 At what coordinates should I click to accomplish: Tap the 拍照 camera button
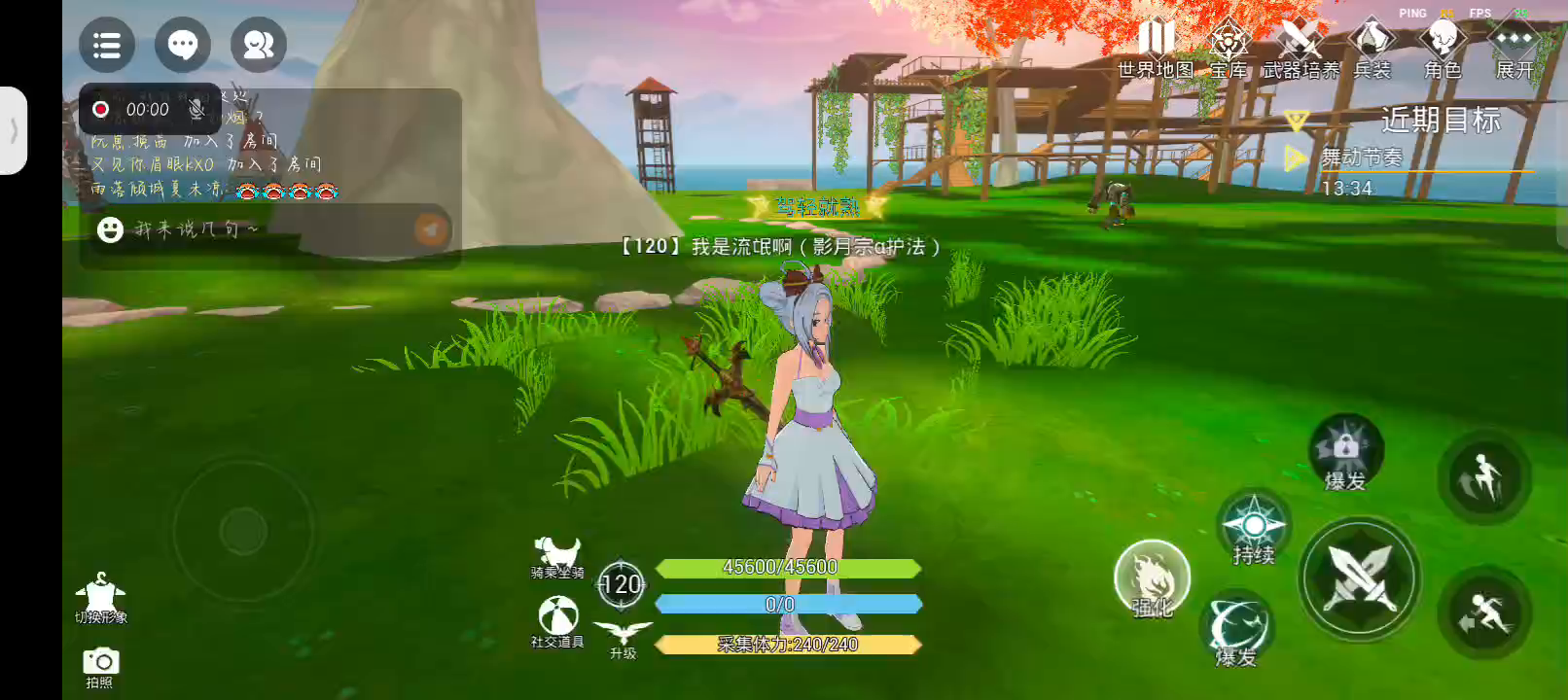click(x=100, y=667)
